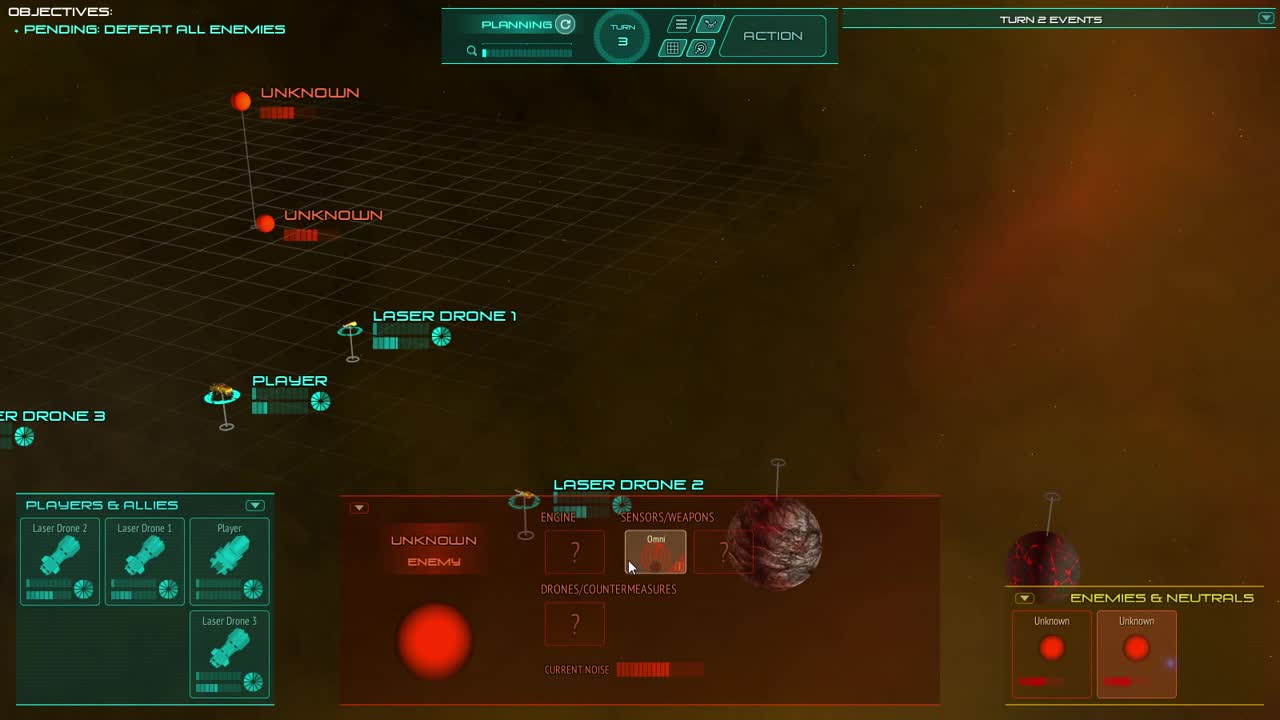Screen dimensions: 1280x720
Task: Select the ship silhouette icon in top toolbar
Action: 711,23
